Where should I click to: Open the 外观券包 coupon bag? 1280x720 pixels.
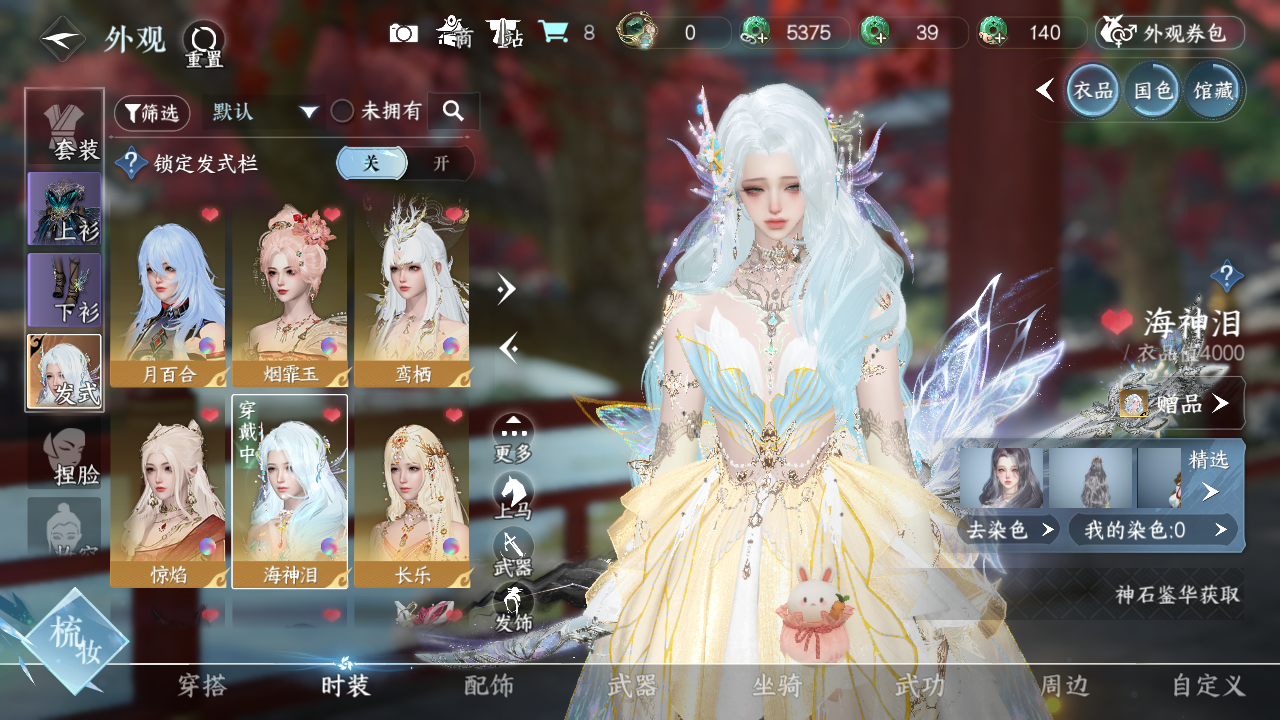coord(1170,33)
